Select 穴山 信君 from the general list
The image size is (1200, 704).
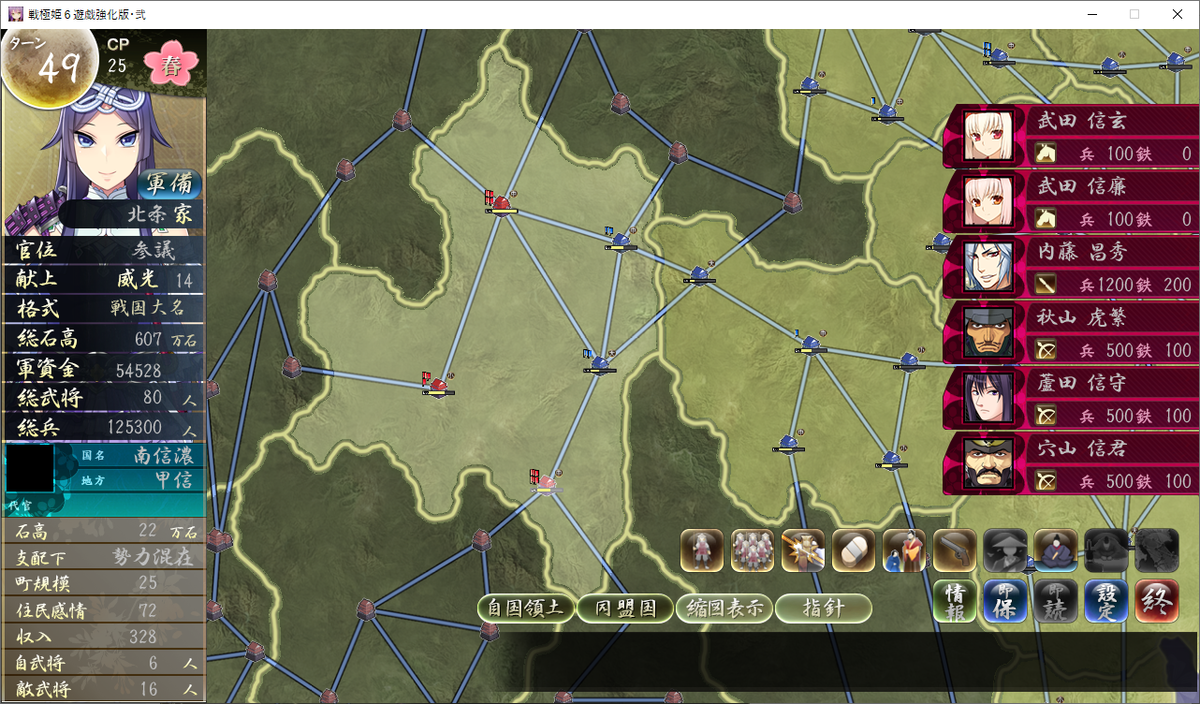pyautogui.click(x=1070, y=464)
